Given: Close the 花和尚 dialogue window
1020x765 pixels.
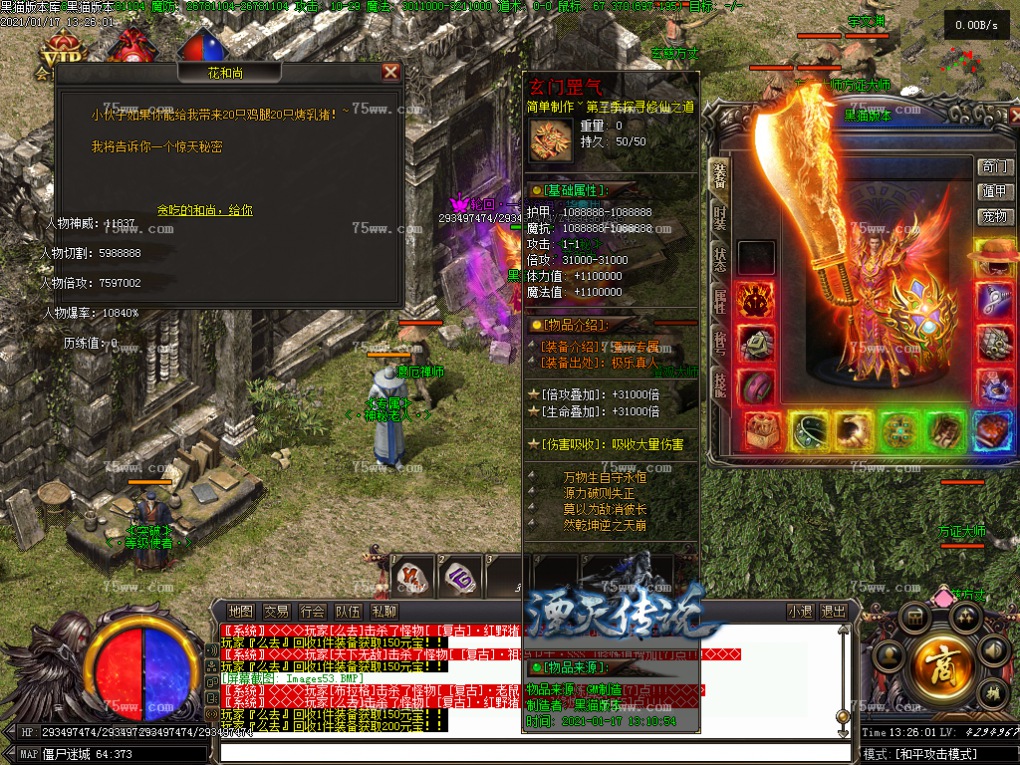Looking at the screenshot, I should (391, 72).
